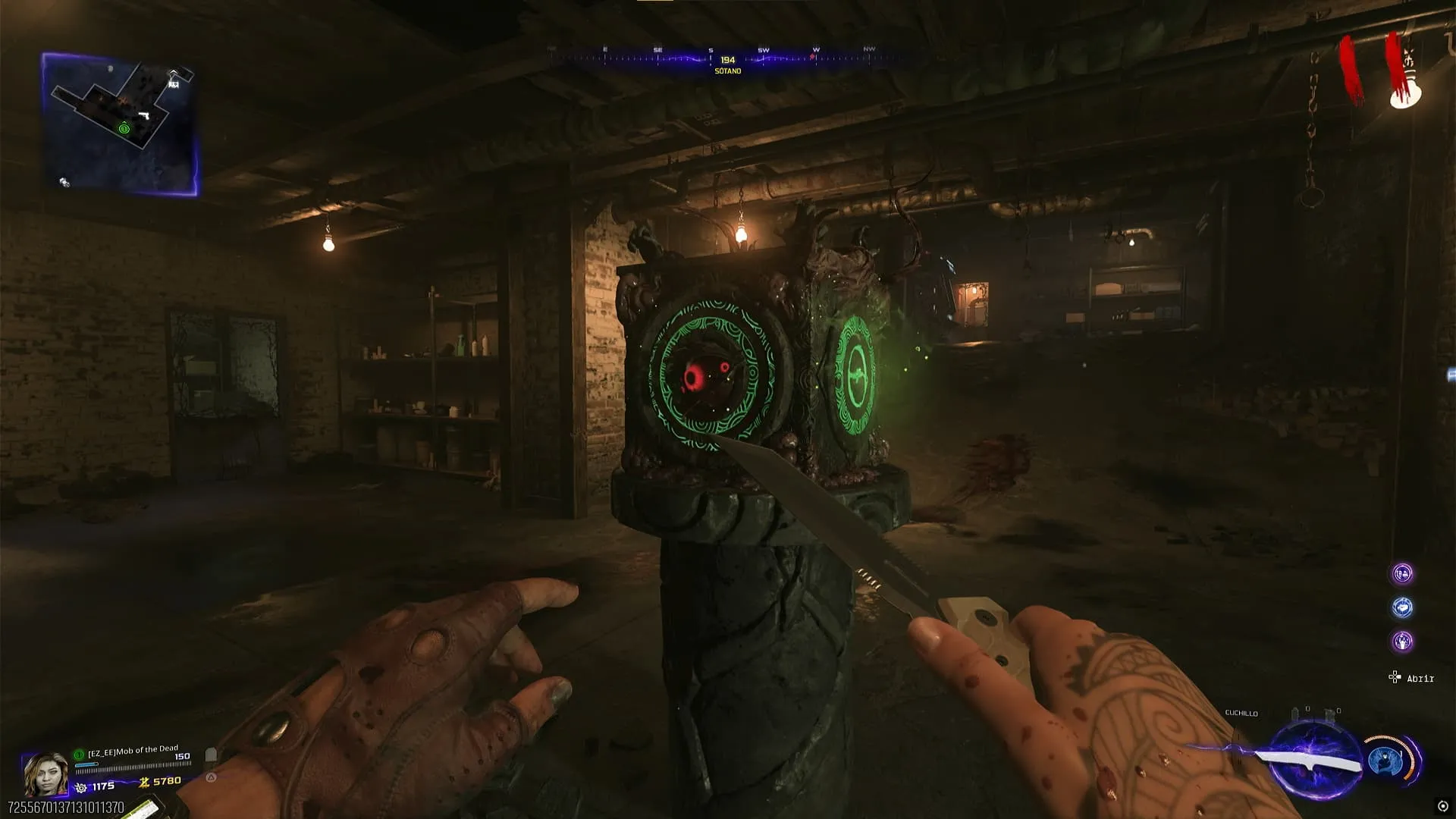Viewport: 1456px width, 819px height.
Task: Click the white round tally marker
Action: coord(1404,96)
